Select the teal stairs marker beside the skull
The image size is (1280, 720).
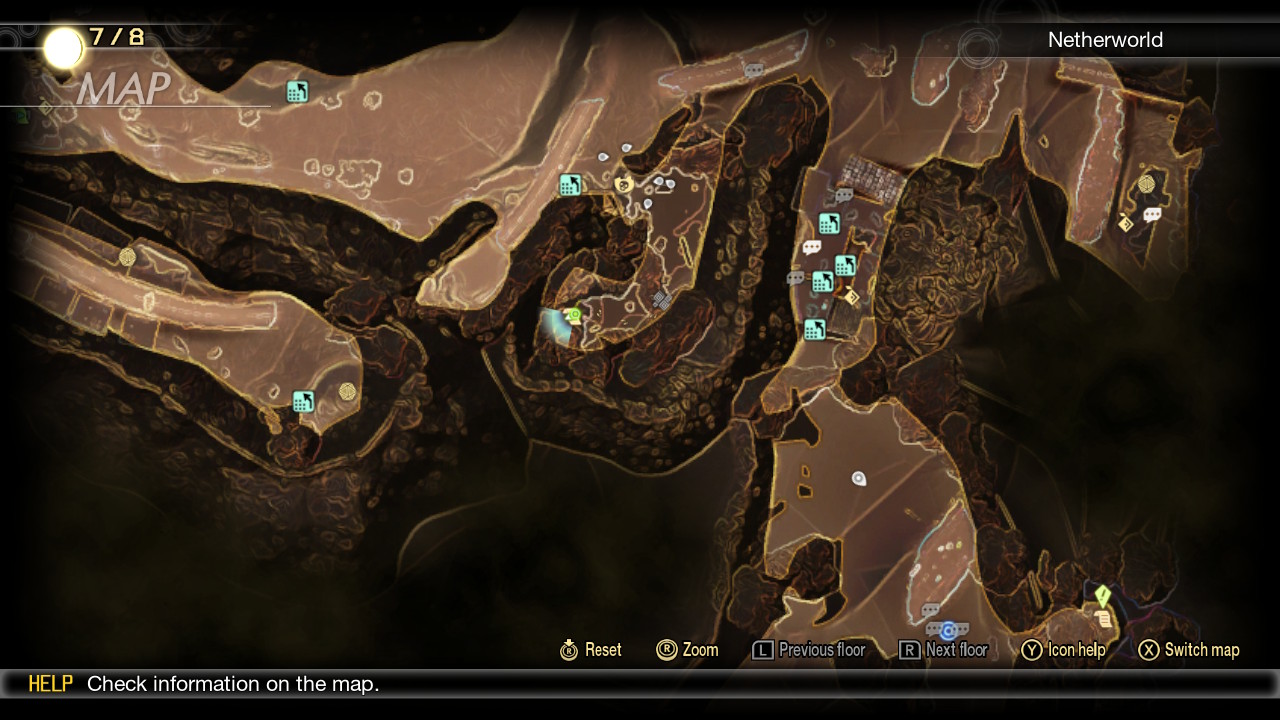pos(570,185)
